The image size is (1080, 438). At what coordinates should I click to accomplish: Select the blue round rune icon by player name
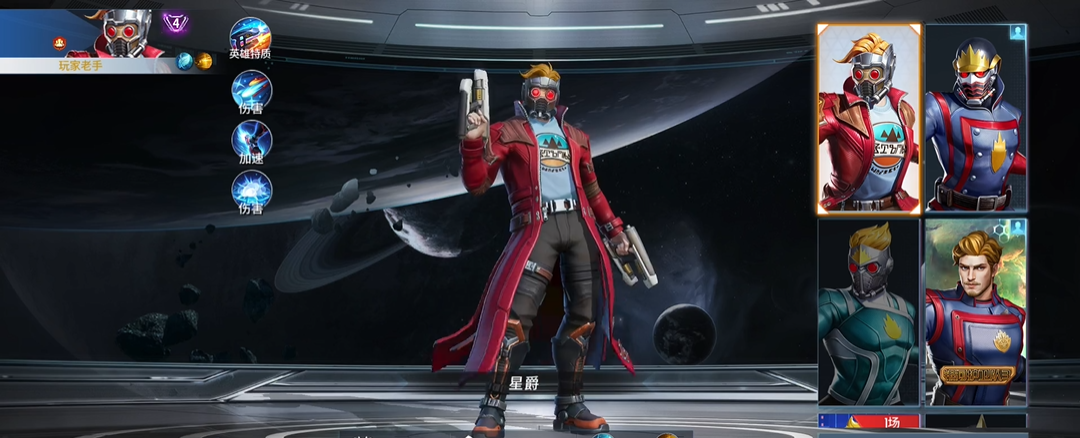tap(185, 61)
